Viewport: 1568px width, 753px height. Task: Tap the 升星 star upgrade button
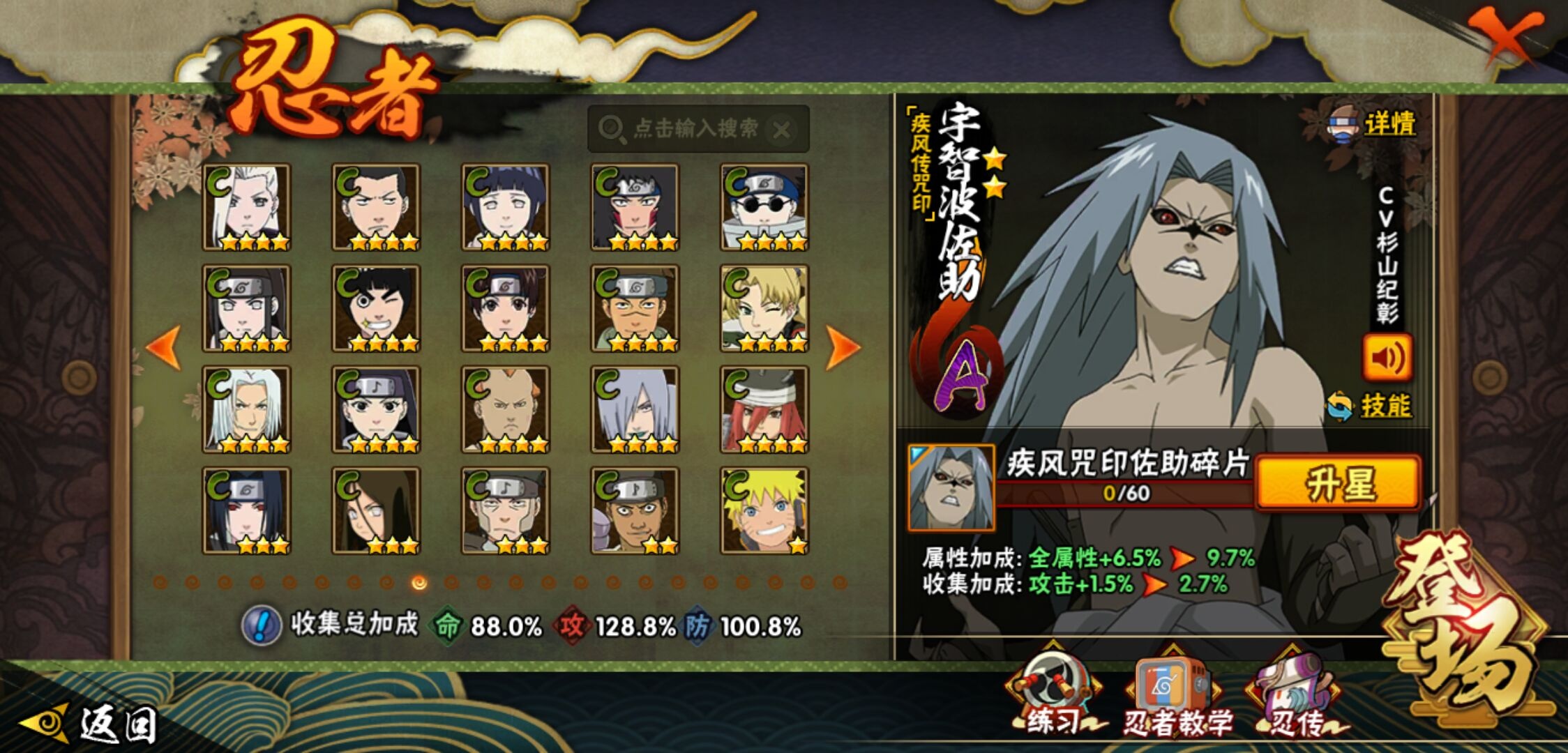tap(1339, 484)
